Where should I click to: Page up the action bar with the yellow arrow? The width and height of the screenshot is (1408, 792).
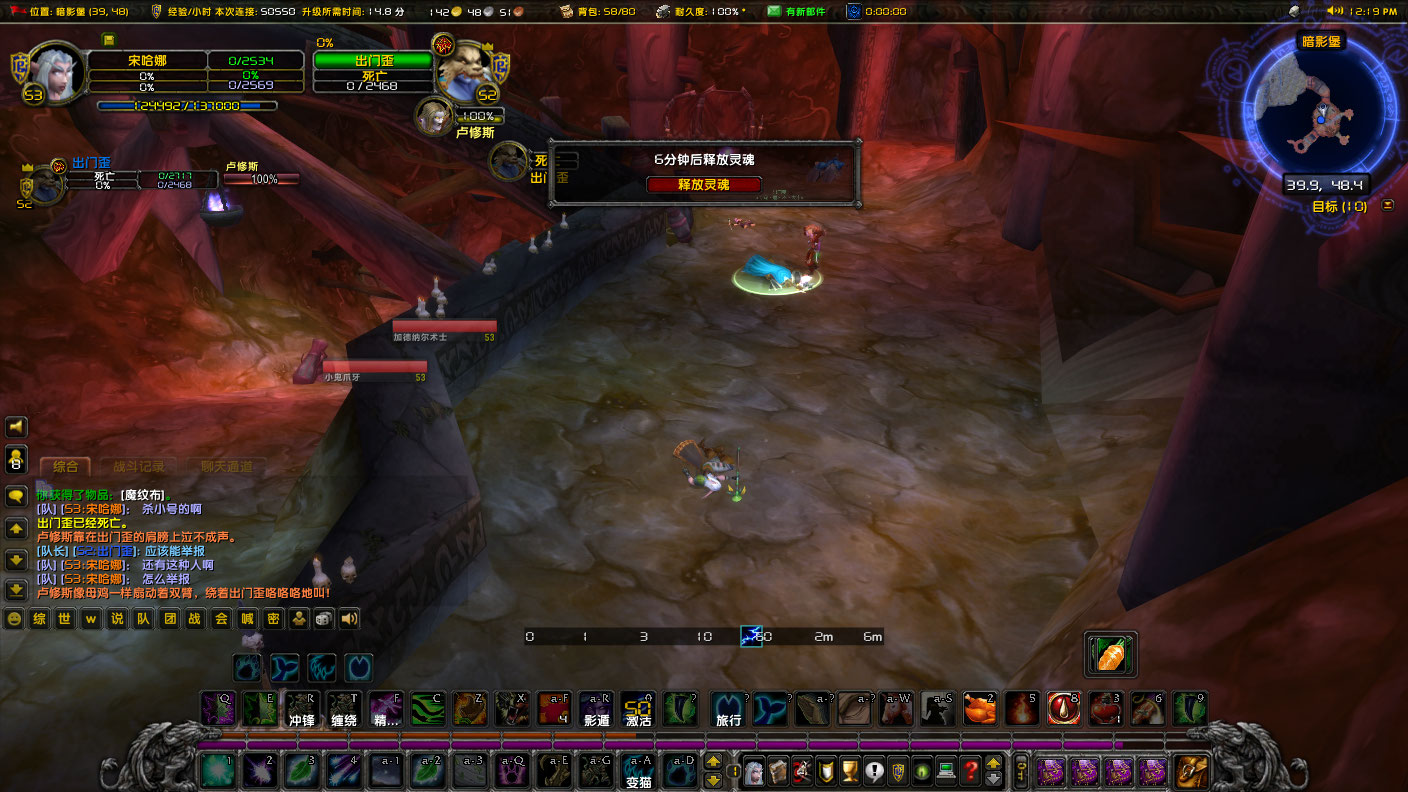[713, 761]
